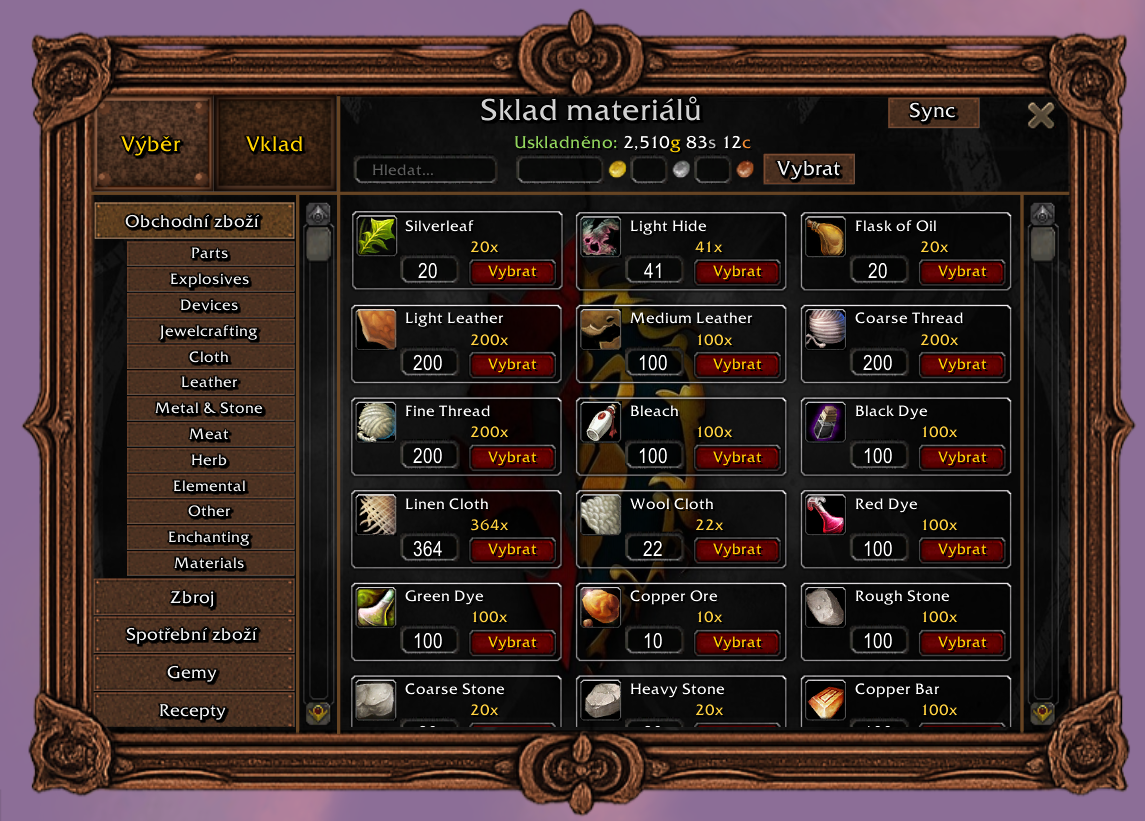Select the Obchodní zboží category
Screen dimensions: 1145x821
[x=193, y=221]
